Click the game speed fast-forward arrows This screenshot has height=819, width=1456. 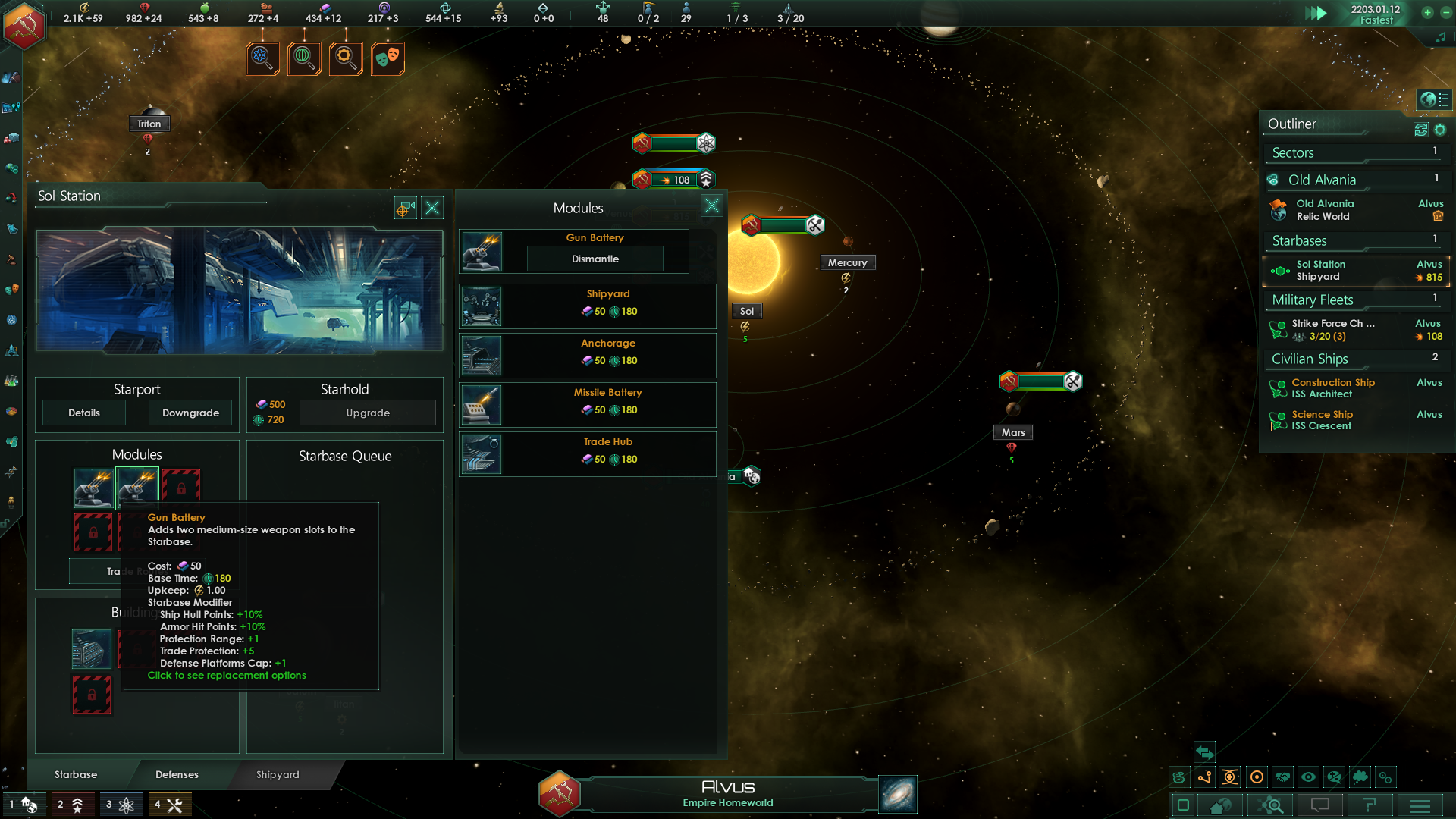coord(1316,13)
